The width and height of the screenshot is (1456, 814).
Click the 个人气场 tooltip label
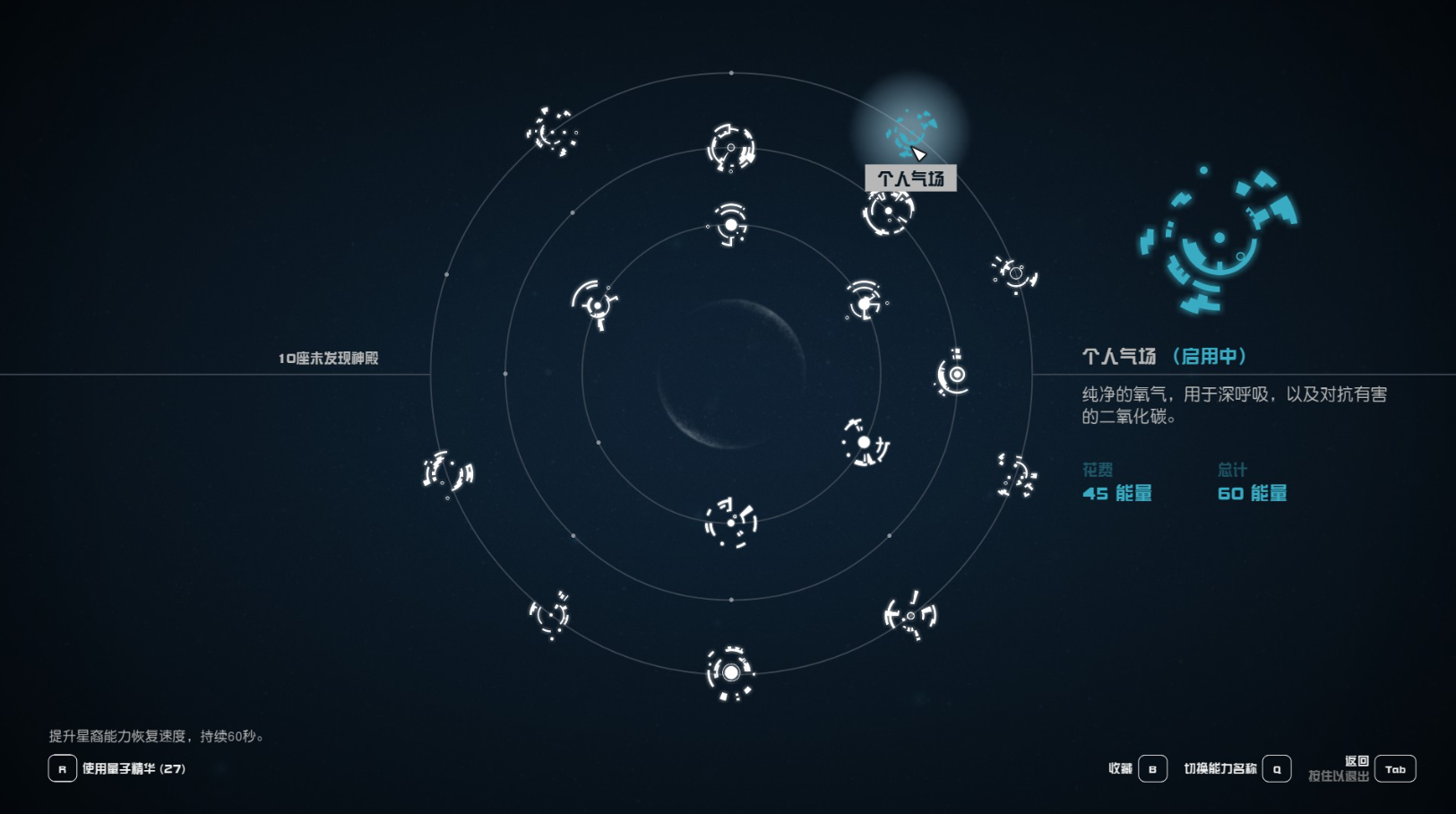pyautogui.click(x=911, y=178)
